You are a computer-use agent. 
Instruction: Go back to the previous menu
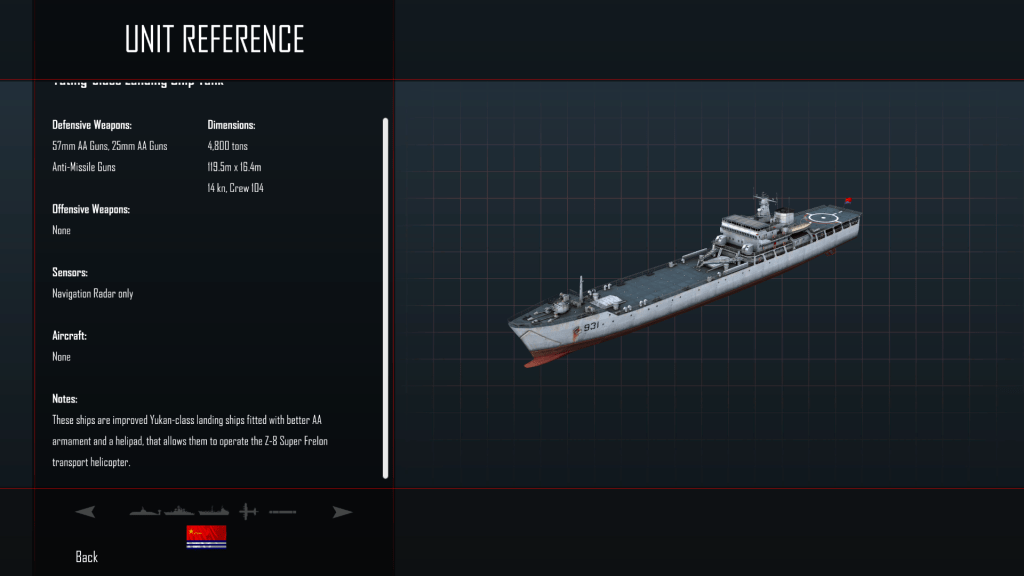coord(87,557)
